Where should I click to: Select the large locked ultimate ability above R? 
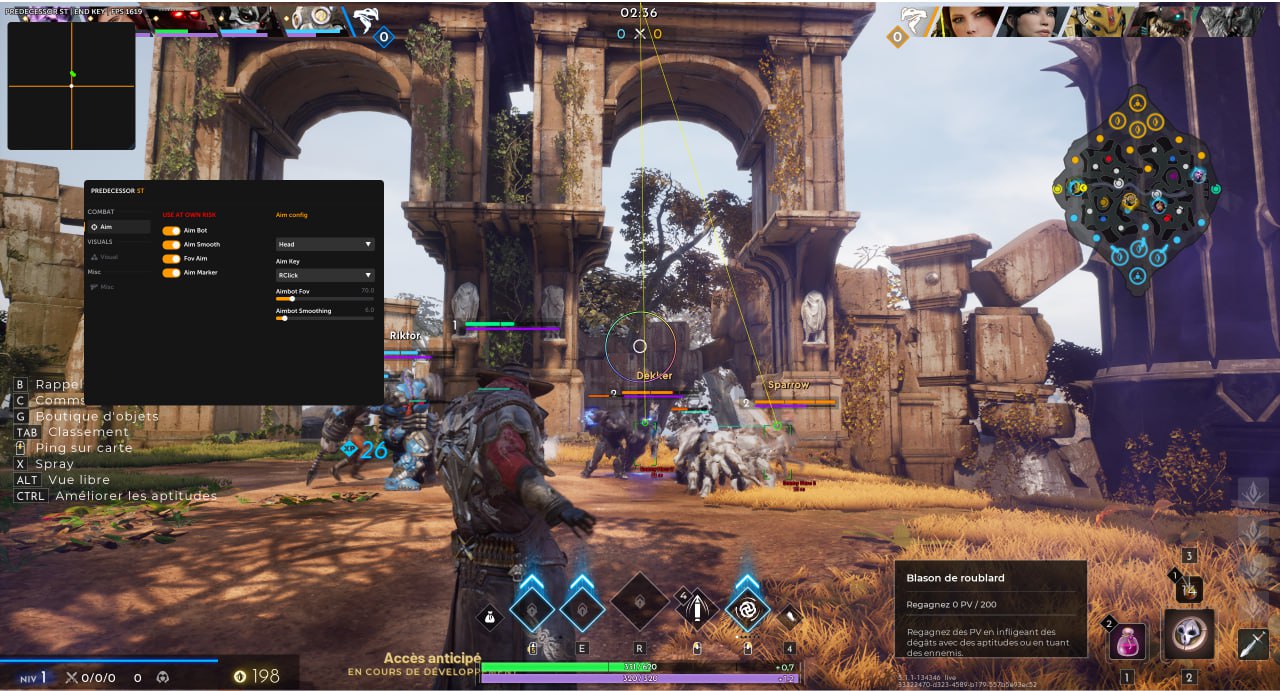coord(640,603)
